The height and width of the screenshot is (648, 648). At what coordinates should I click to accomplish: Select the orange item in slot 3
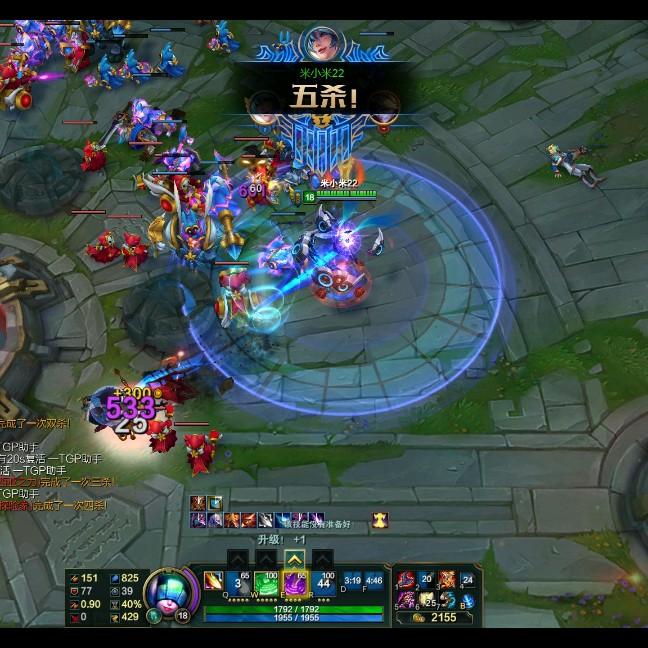point(447,579)
